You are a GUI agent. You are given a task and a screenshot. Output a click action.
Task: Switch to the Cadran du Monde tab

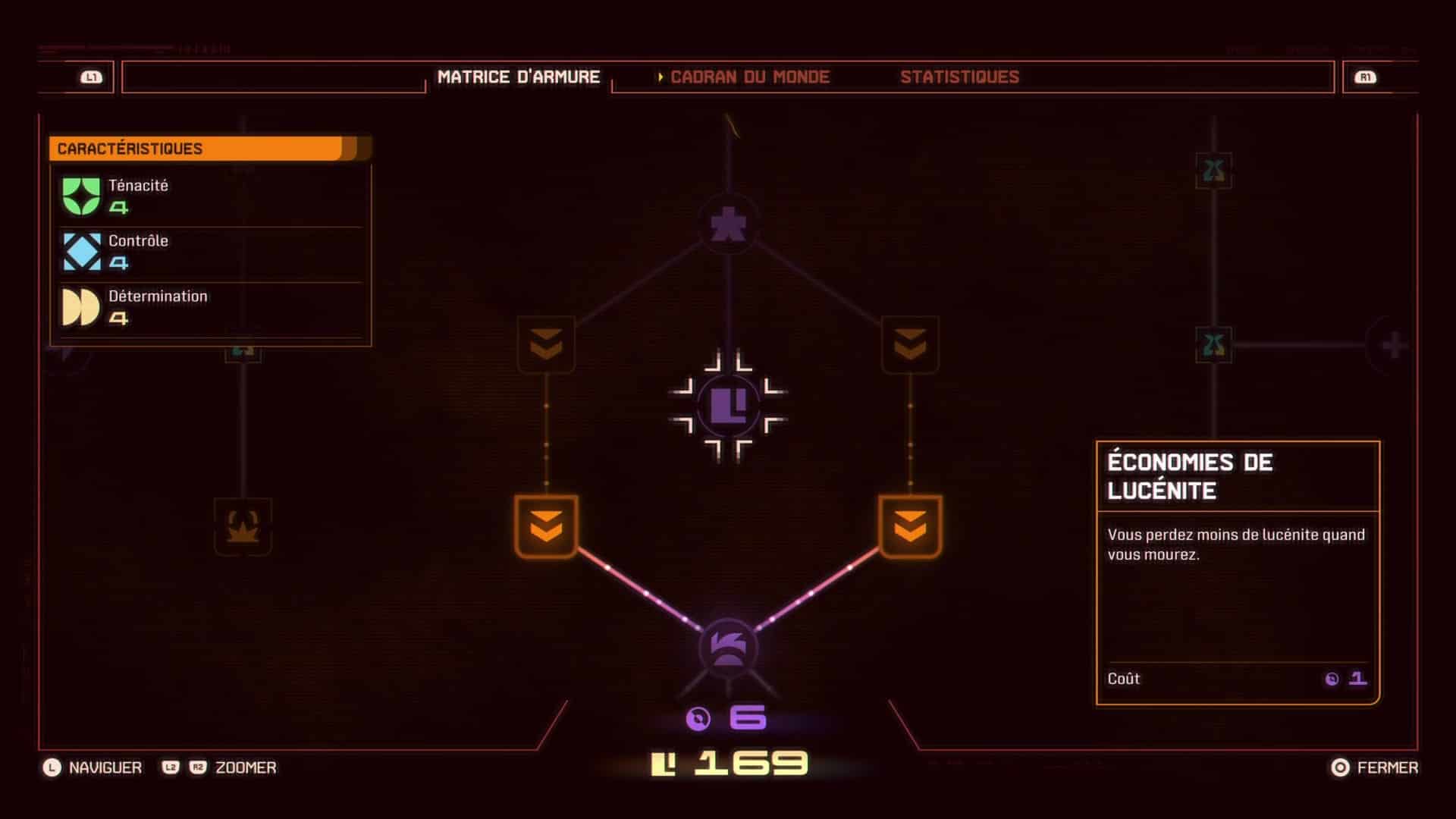(749, 77)
